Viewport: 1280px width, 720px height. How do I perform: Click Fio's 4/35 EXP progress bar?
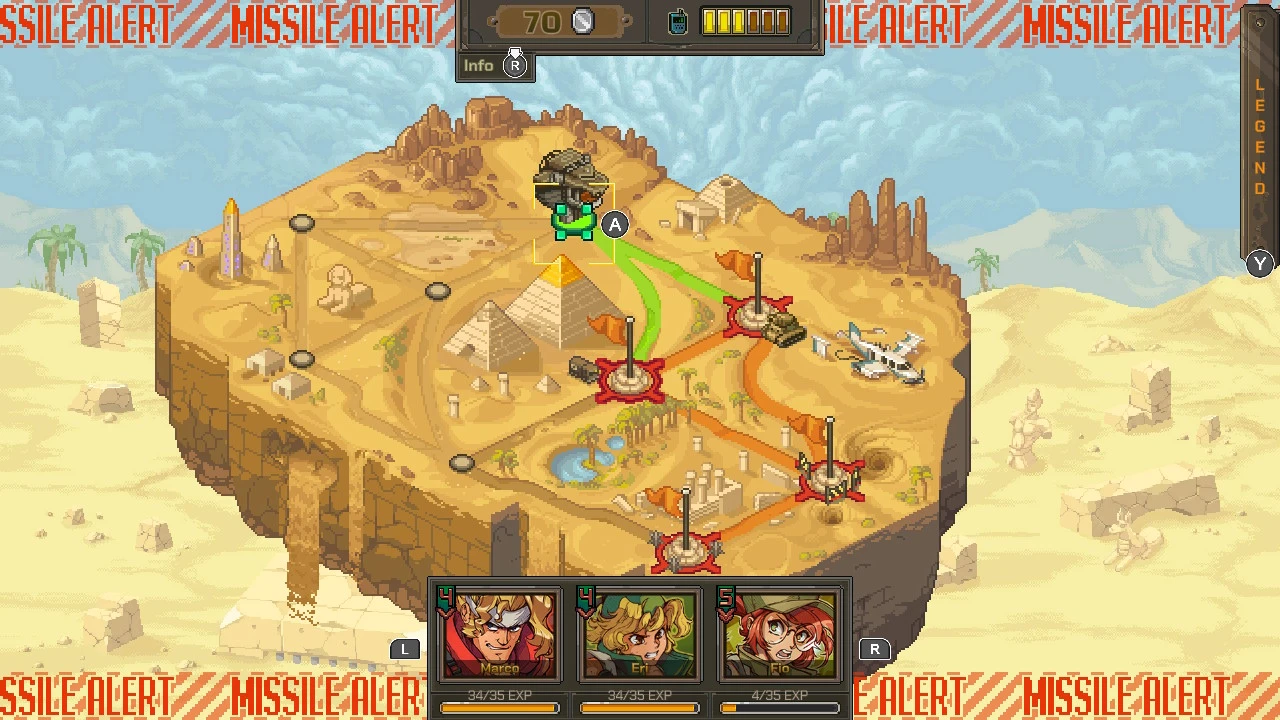(x=778, y=707)
